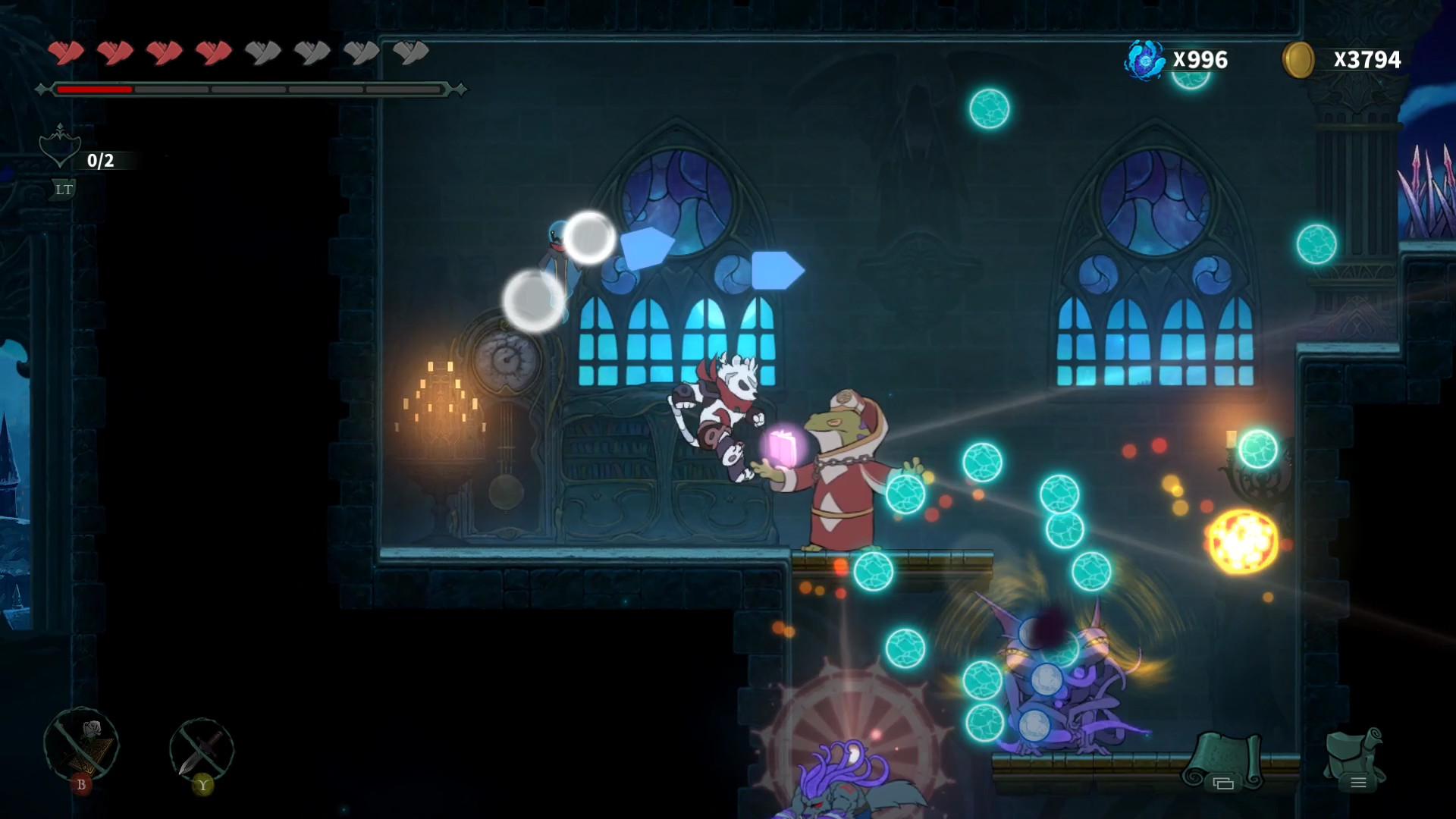Activate the dagger weapon slot
Screen dimensions: 1456x819
[x=202, y=749]
